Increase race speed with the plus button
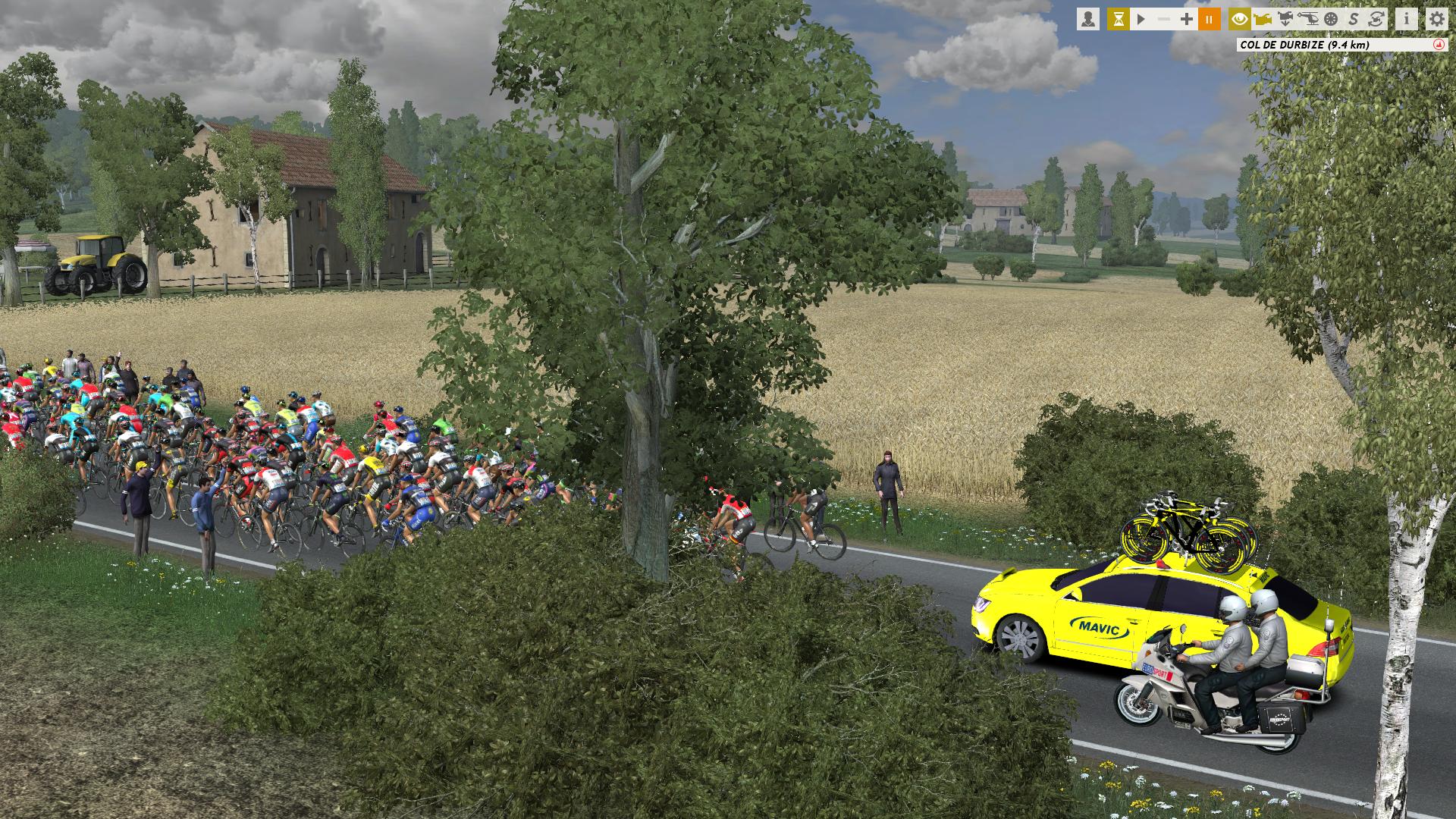The height and width of the screenshot is (819, 1456). (1187, 19)
